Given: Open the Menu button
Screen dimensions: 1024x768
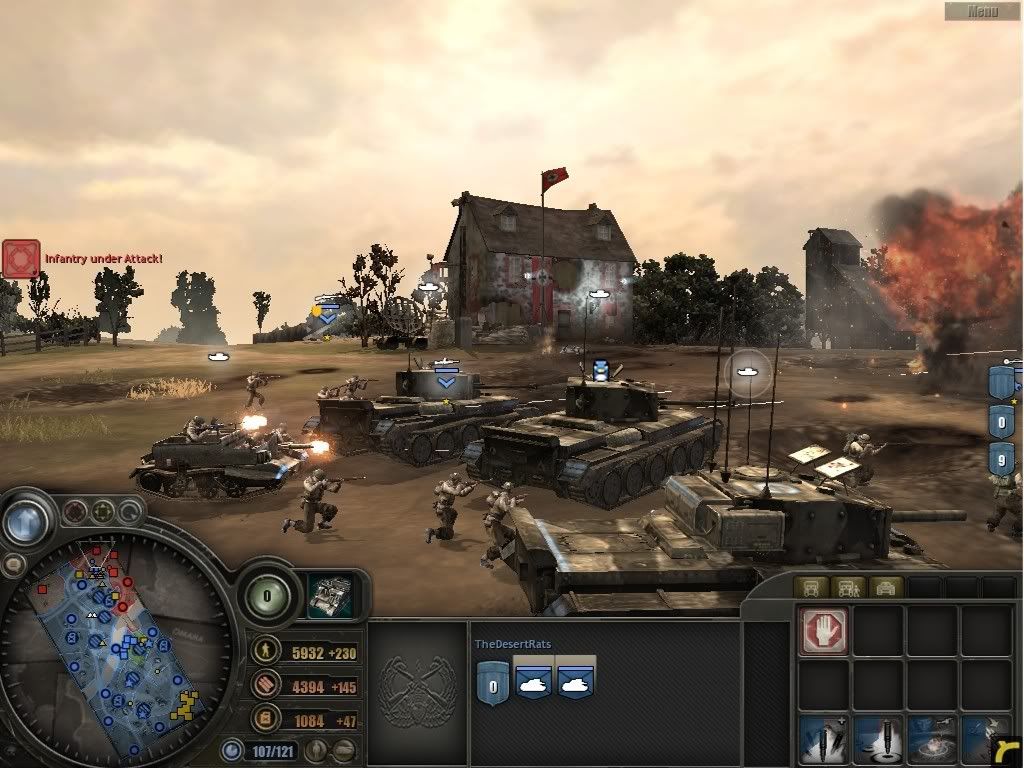Looking at the screenshot, I should click(983, 11).
